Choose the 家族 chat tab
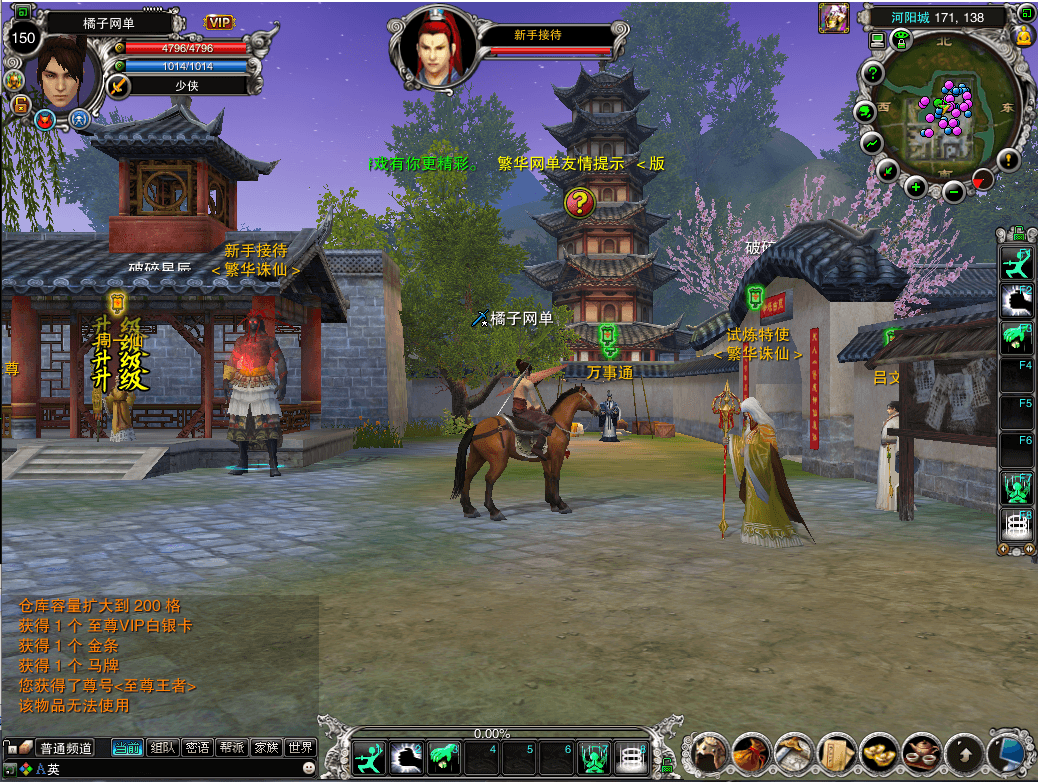Viewport: 1038px width, 782px height. coord(265,747)
